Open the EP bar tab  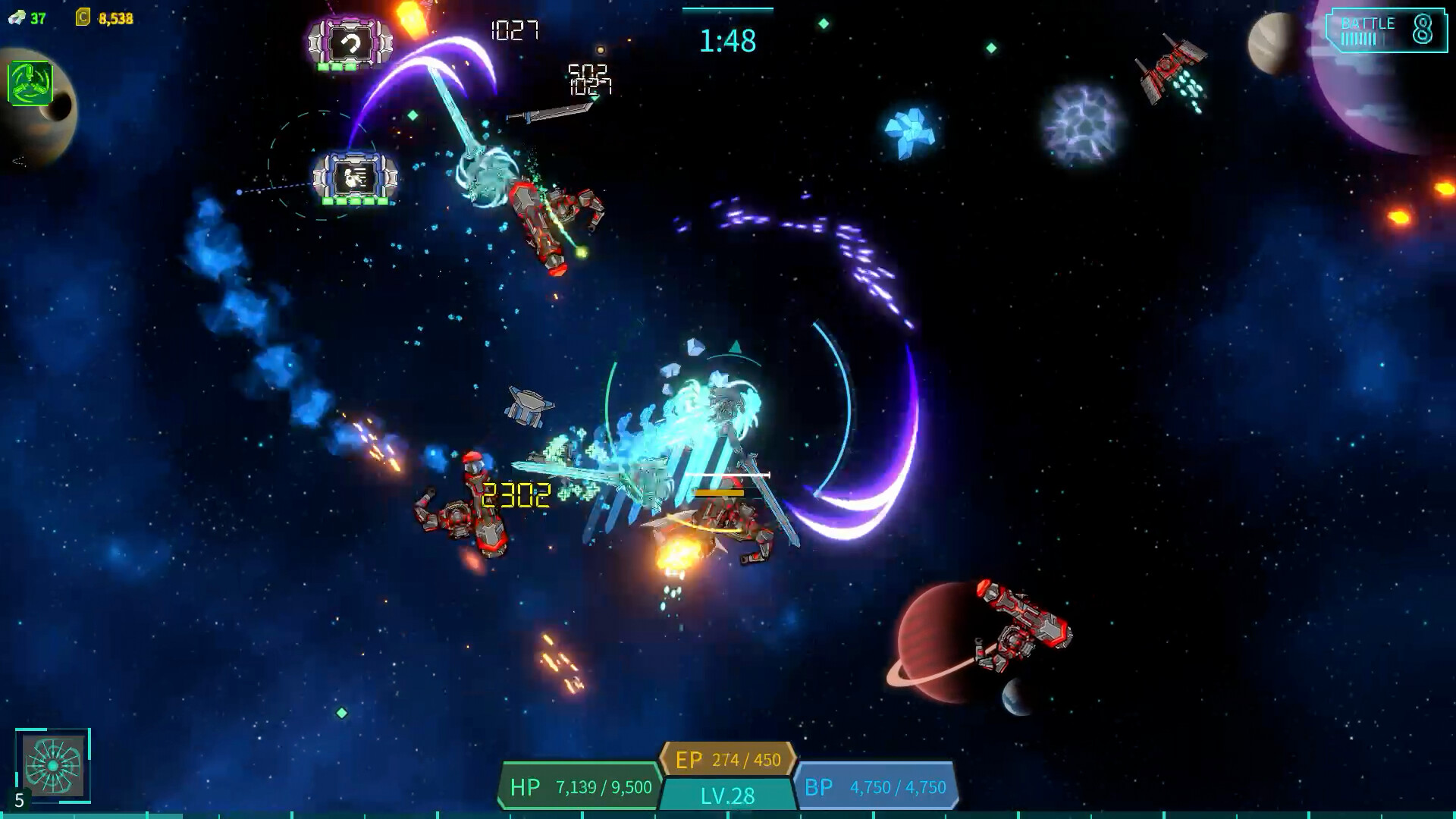pos(730,757)
